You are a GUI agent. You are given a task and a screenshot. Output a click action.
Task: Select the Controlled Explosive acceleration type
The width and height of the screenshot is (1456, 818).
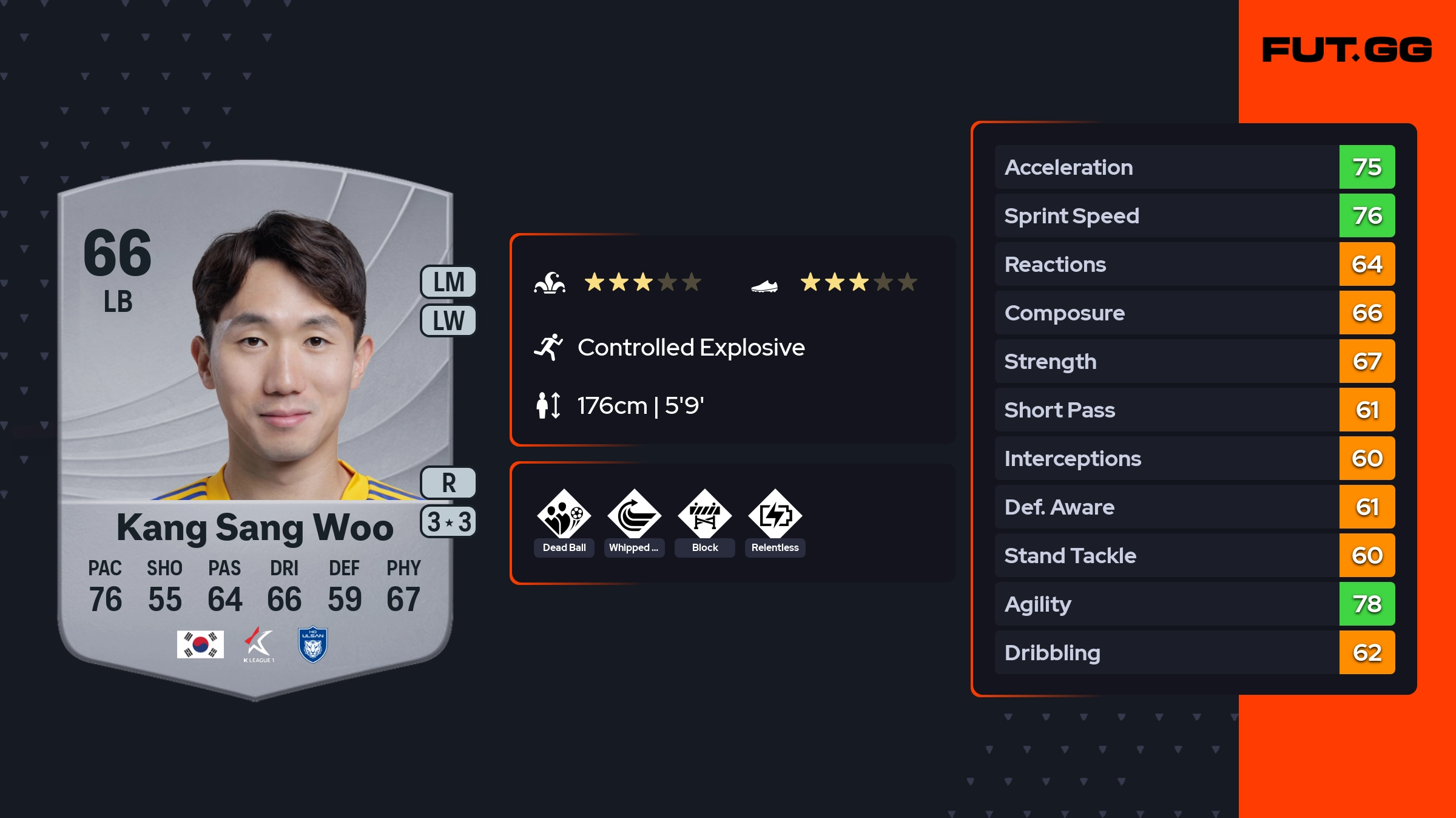(690, 348)
